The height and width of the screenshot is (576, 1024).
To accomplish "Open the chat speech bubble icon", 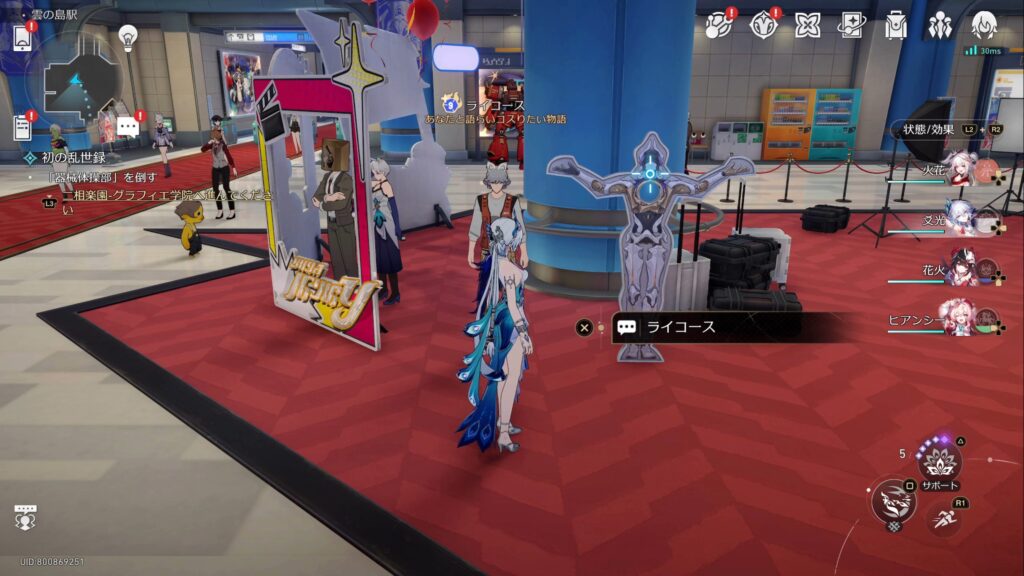I will pos(127,127).
